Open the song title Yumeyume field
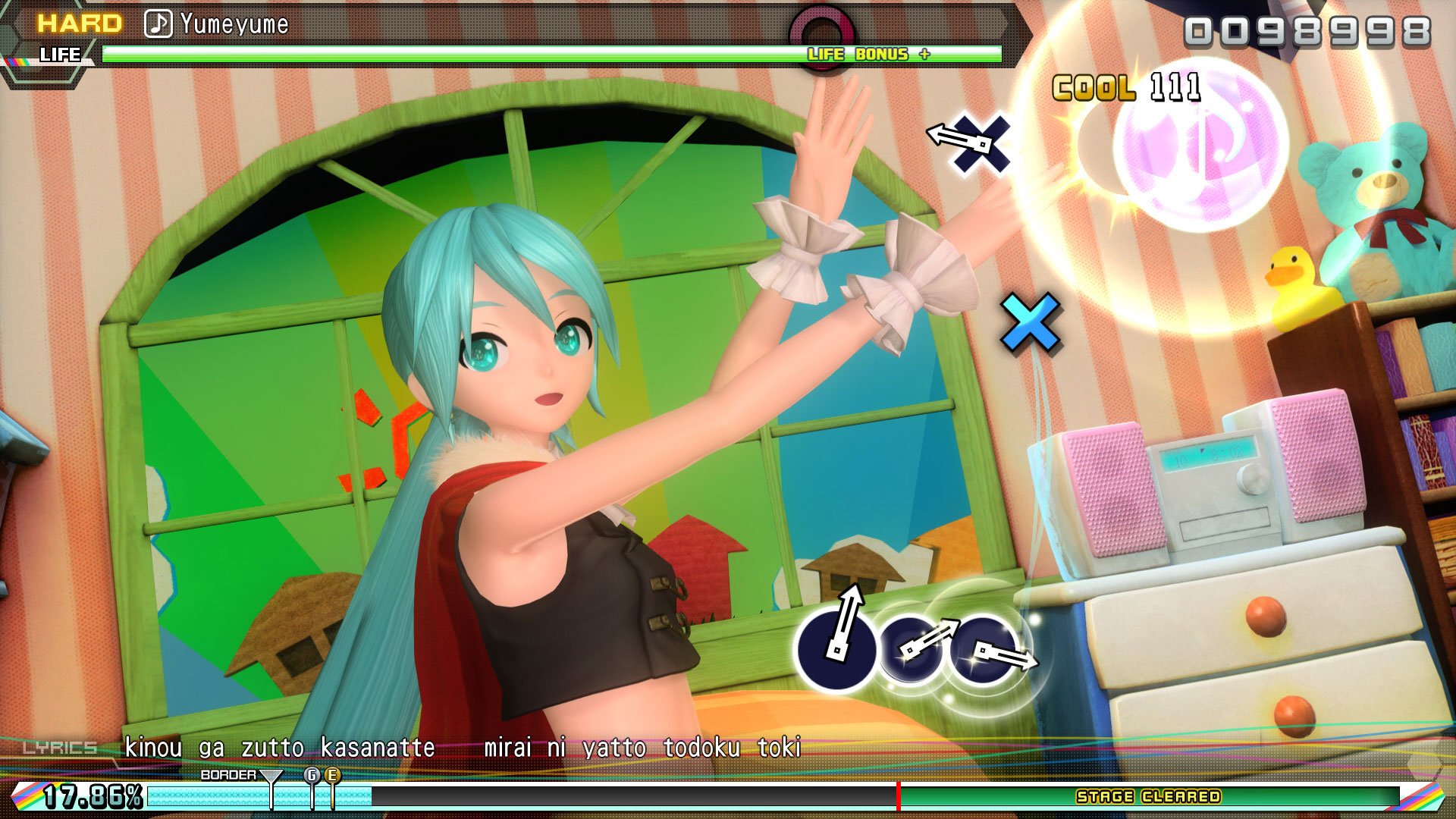1456x819 pixels. coord(235,24)
